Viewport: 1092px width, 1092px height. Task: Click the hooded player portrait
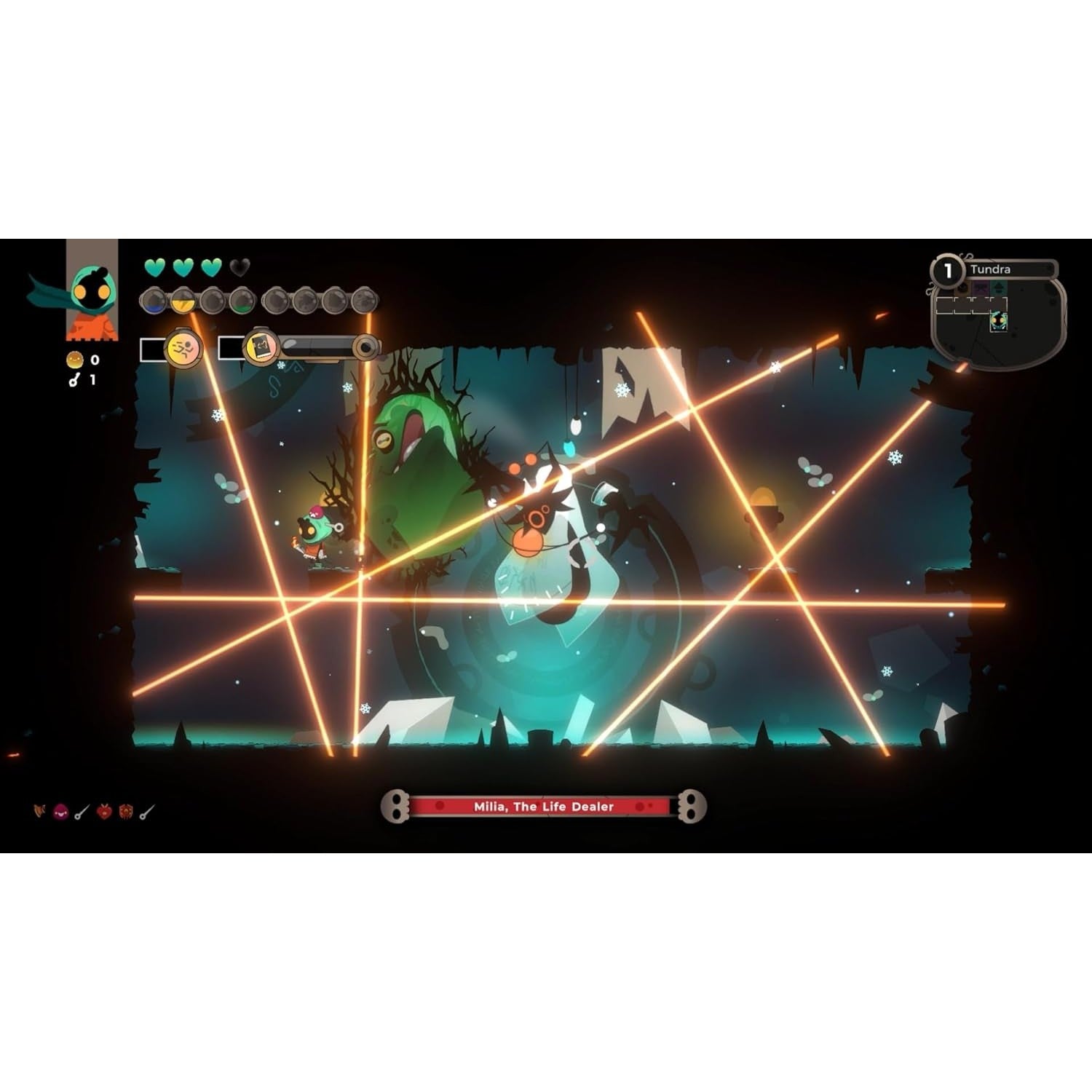(92, 290)
